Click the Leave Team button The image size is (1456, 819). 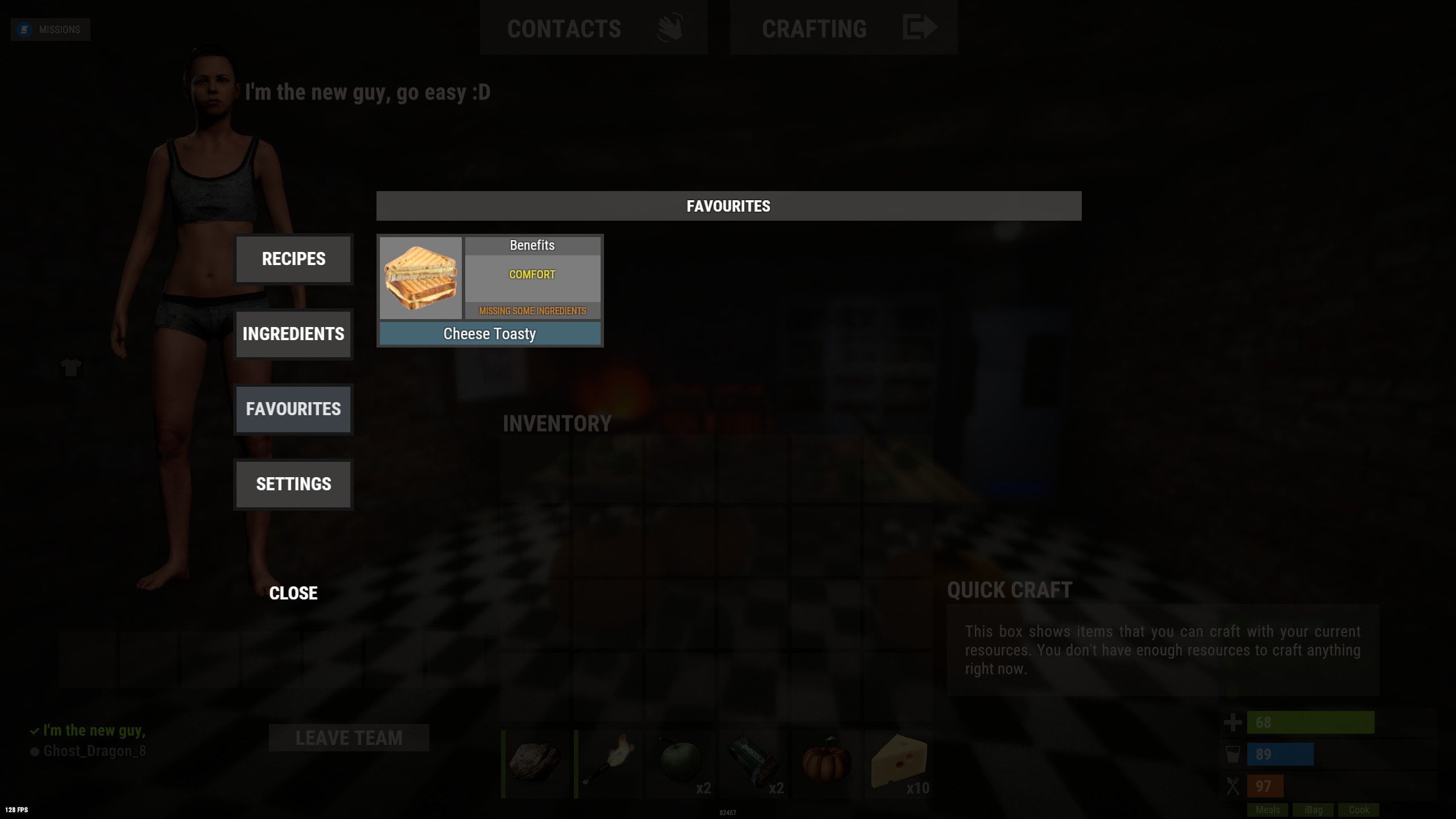coord(349,738)
